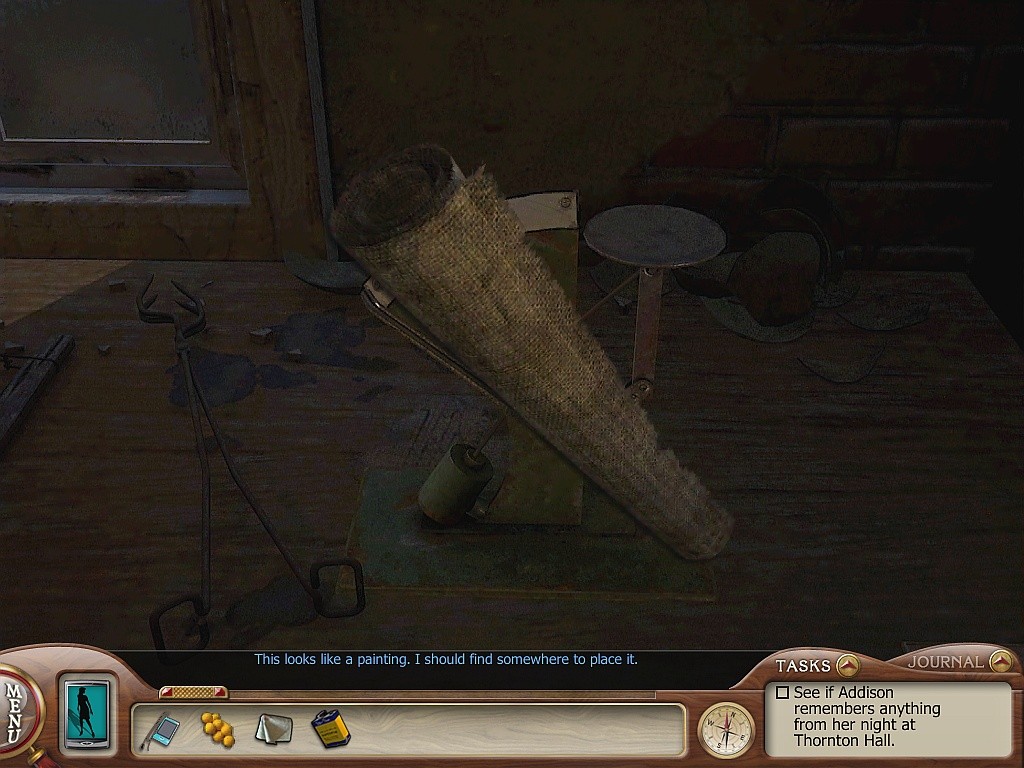Click the red inventory scroll tab
The image size is (1024, 768).
[193, 692]
